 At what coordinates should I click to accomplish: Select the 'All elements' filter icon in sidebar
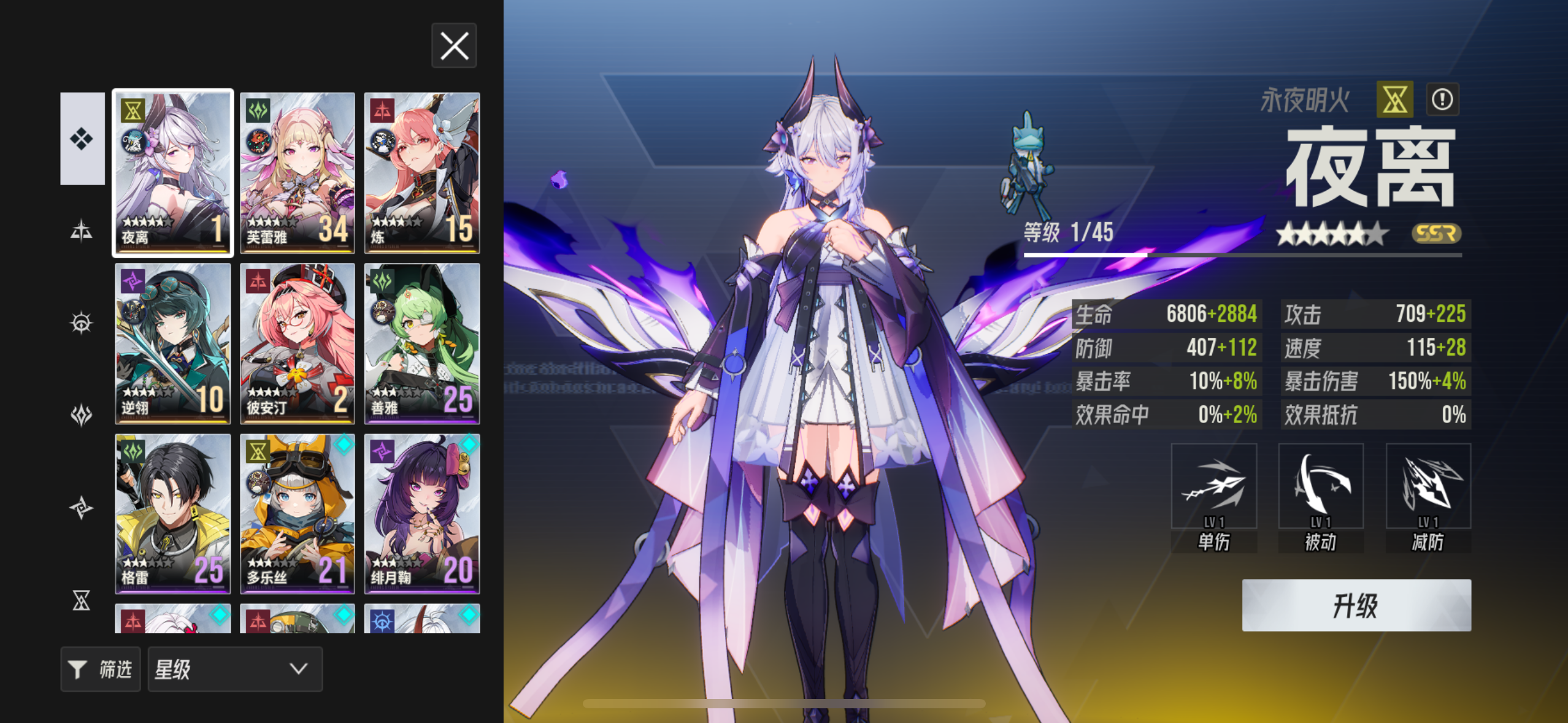pos(82,138)
